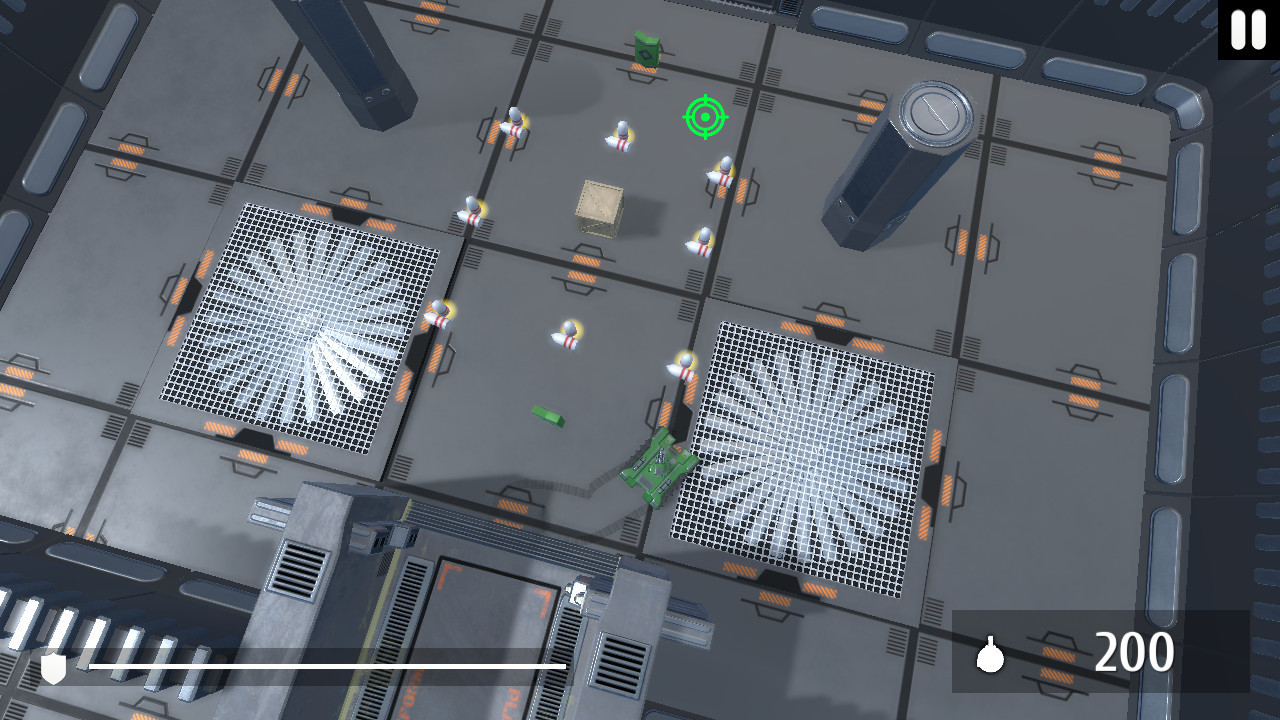This screenshot has height=720, width=1280.
Task: Select the green targeting crosshair reticle
Action: [x=706, y=117]
